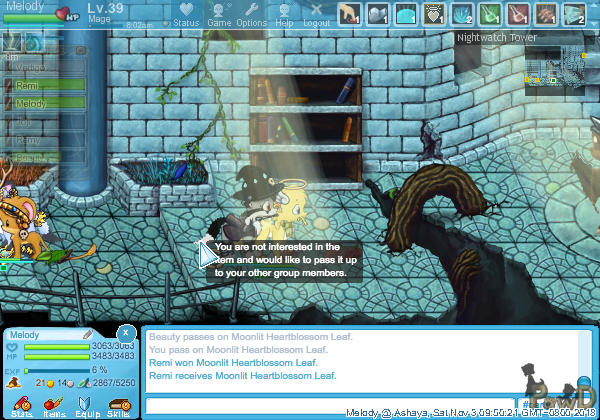
Task: Log out using the Logout button
Action: point(316,14)
